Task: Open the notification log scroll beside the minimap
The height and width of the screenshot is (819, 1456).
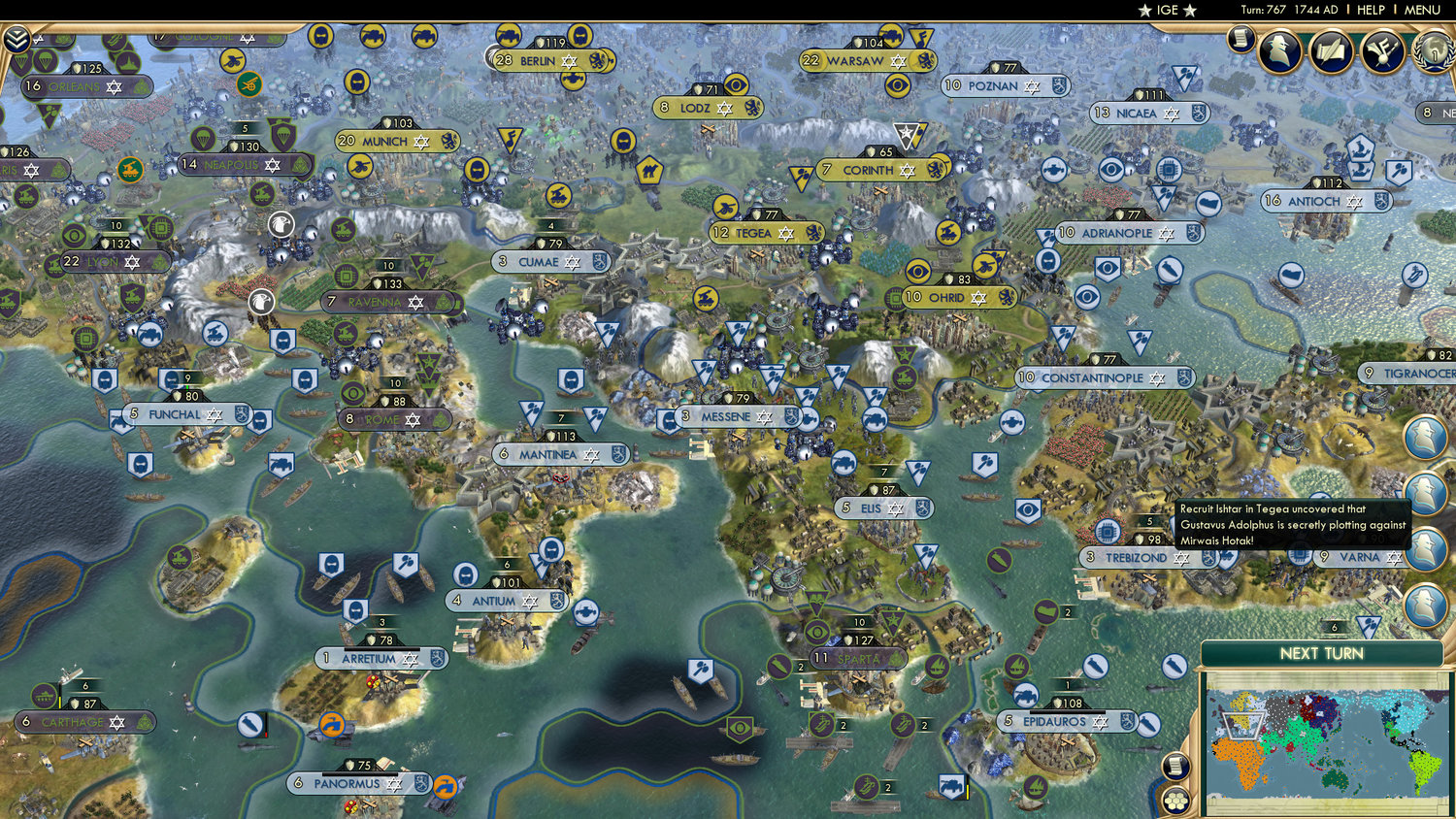Action: click(1175, 766)
